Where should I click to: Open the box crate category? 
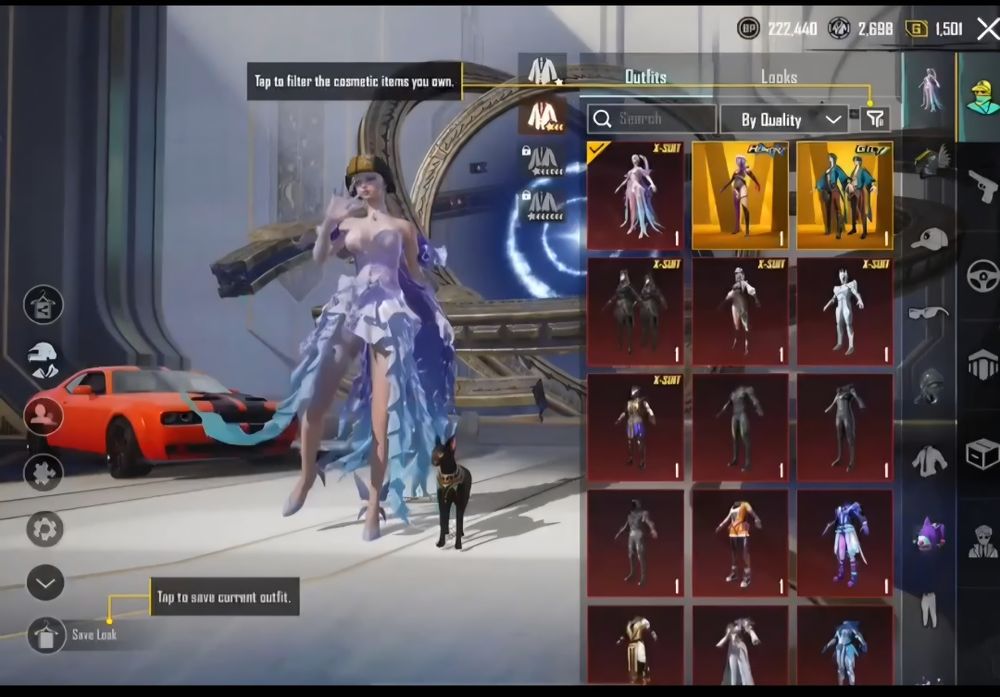tap(983, 455)
